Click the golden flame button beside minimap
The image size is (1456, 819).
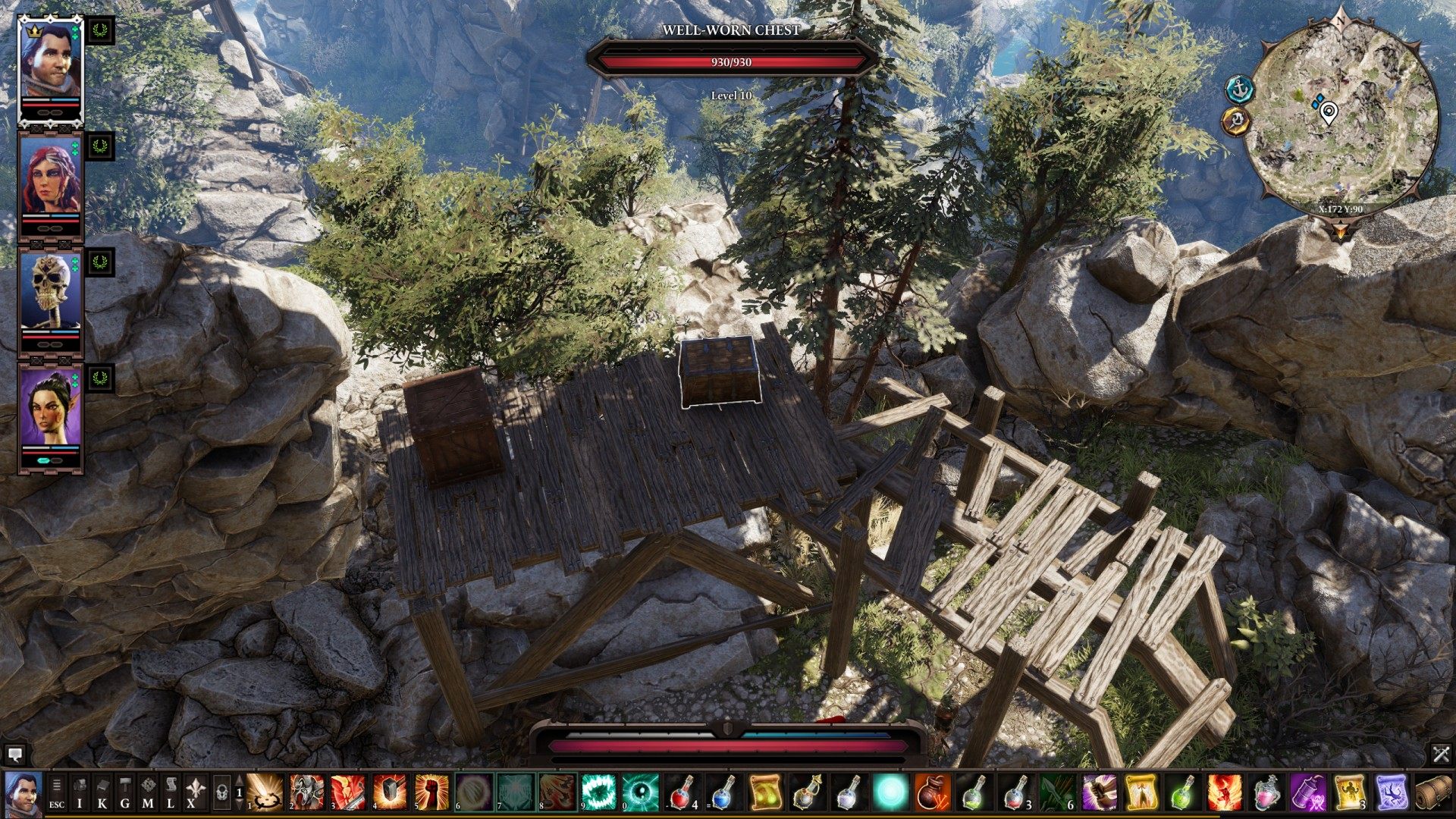tap(1237, 121)
